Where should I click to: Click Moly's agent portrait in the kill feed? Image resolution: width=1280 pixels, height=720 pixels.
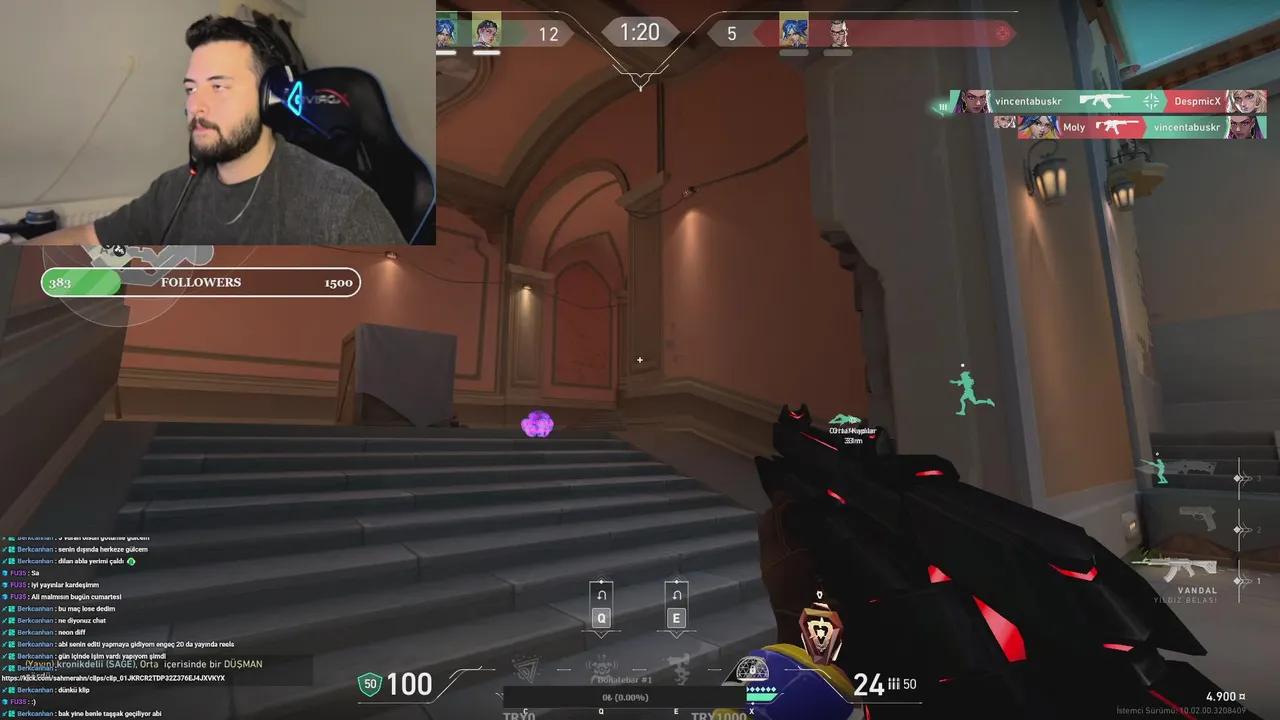pos(1040,126)
